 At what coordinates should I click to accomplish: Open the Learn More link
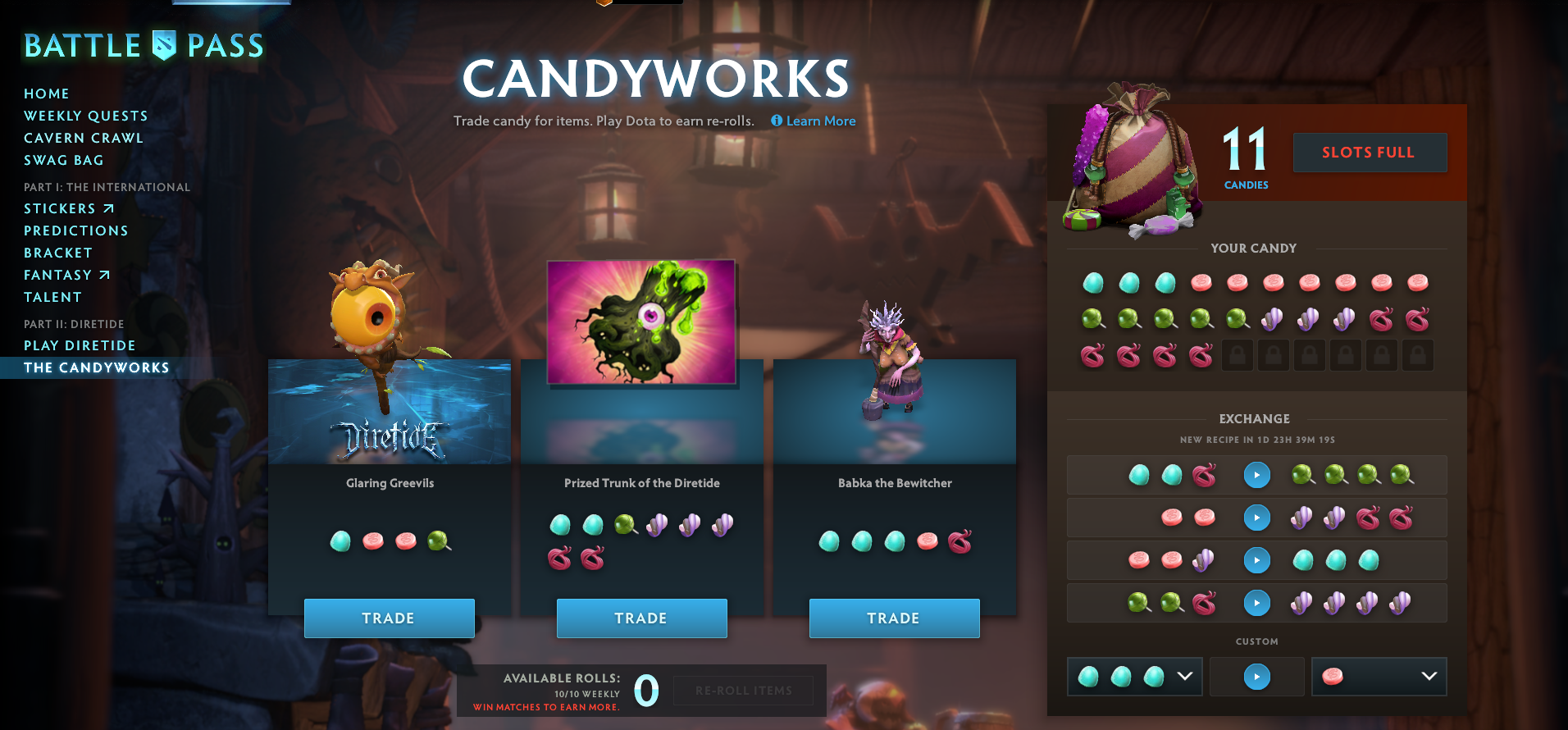820,121
